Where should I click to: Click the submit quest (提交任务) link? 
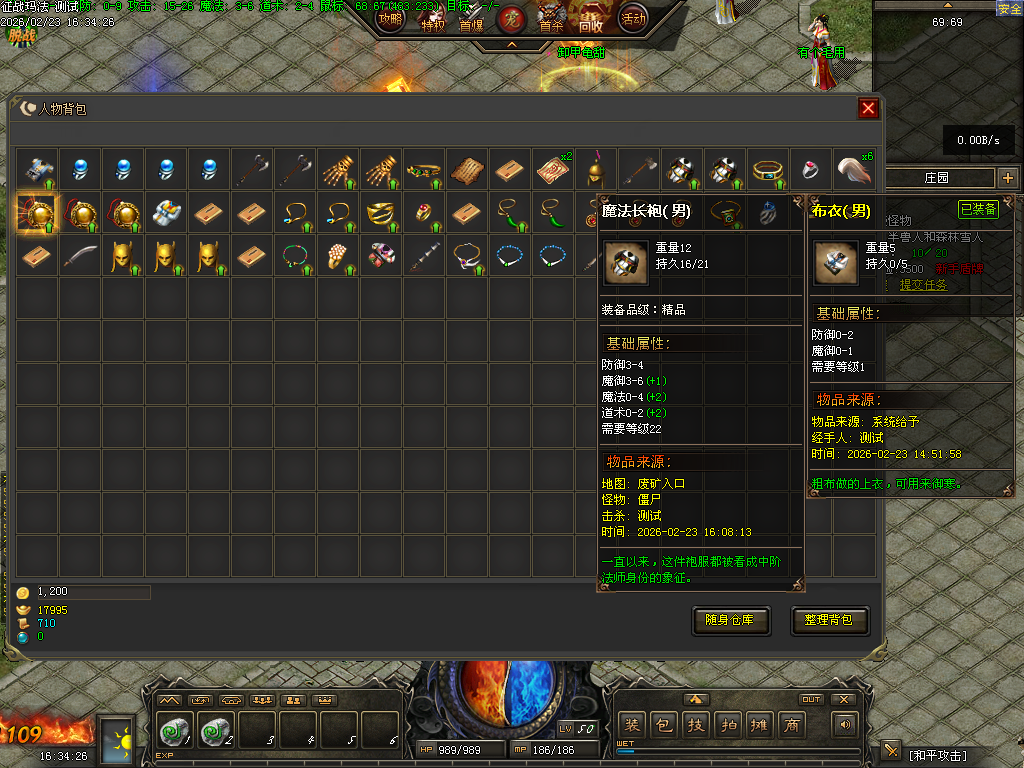pos(923,285)
